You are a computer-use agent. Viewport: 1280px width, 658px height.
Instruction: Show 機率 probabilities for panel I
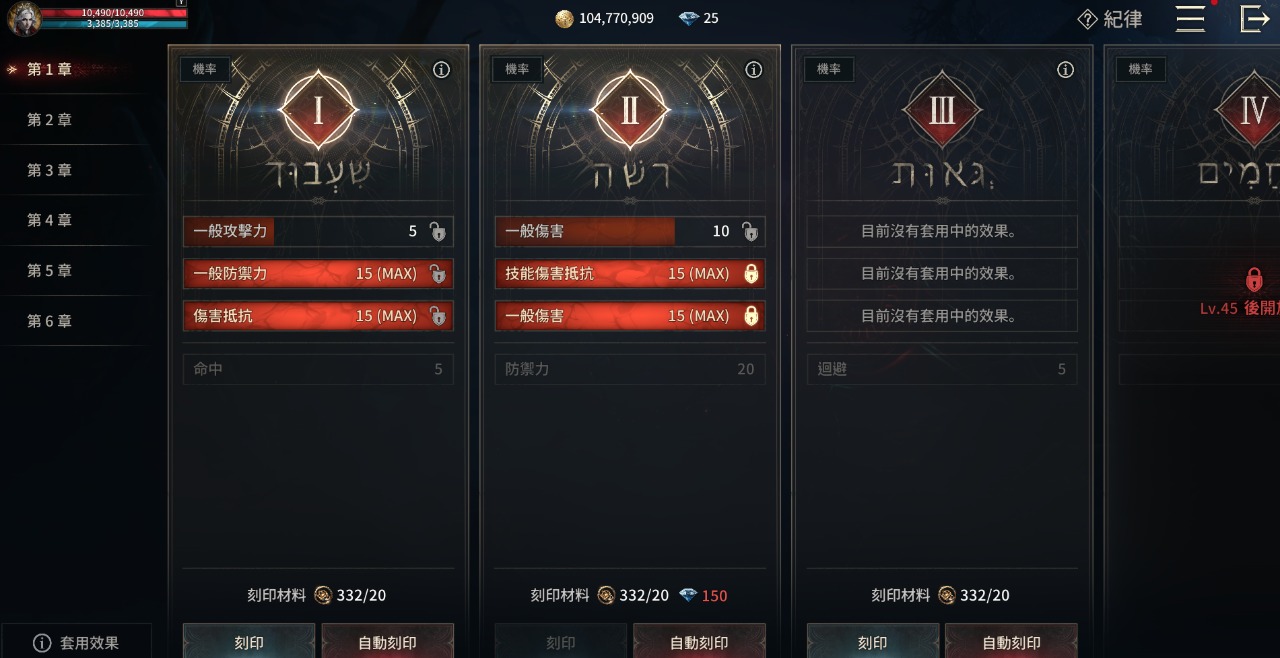coord(205,69)
